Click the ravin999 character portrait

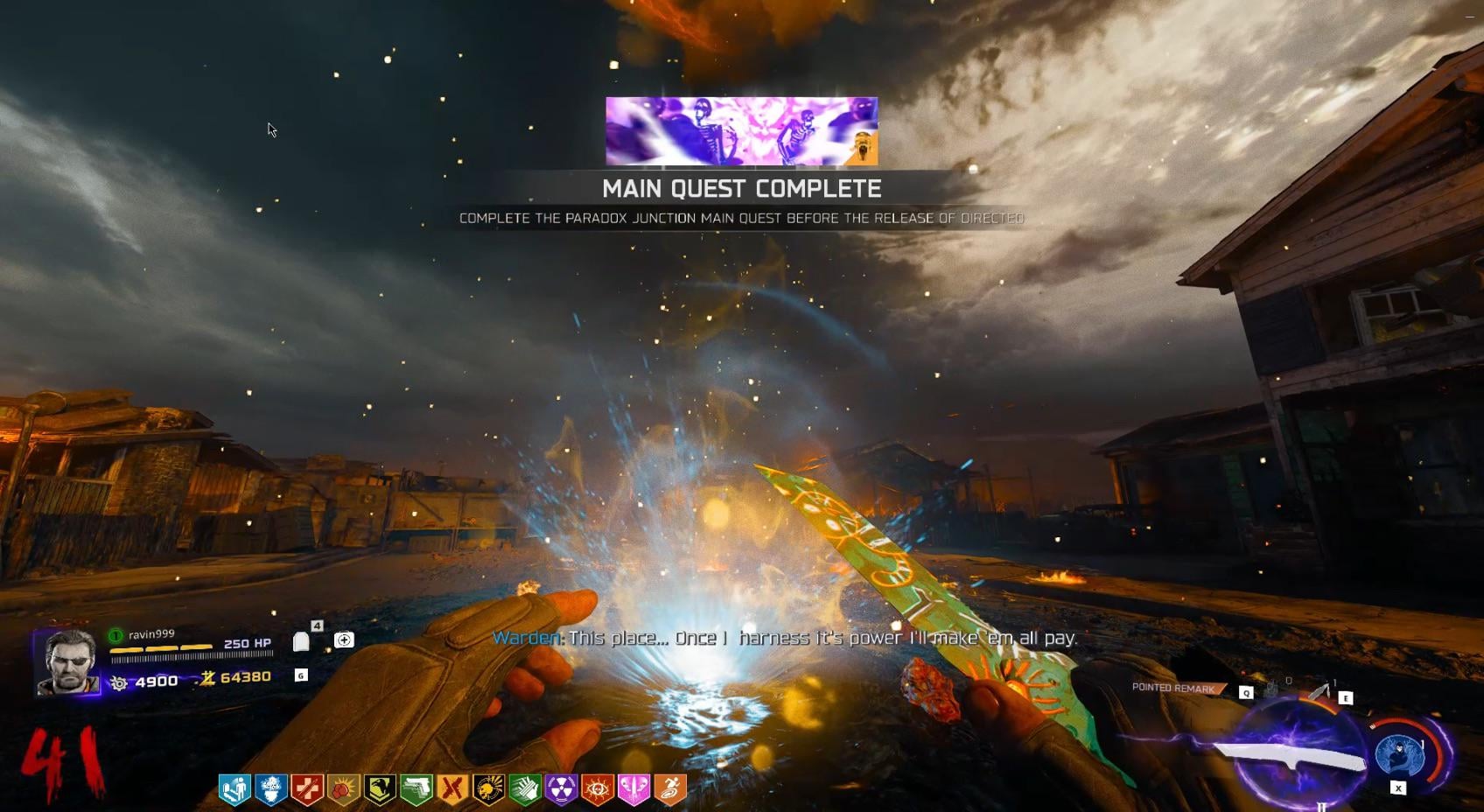(68, 662)
